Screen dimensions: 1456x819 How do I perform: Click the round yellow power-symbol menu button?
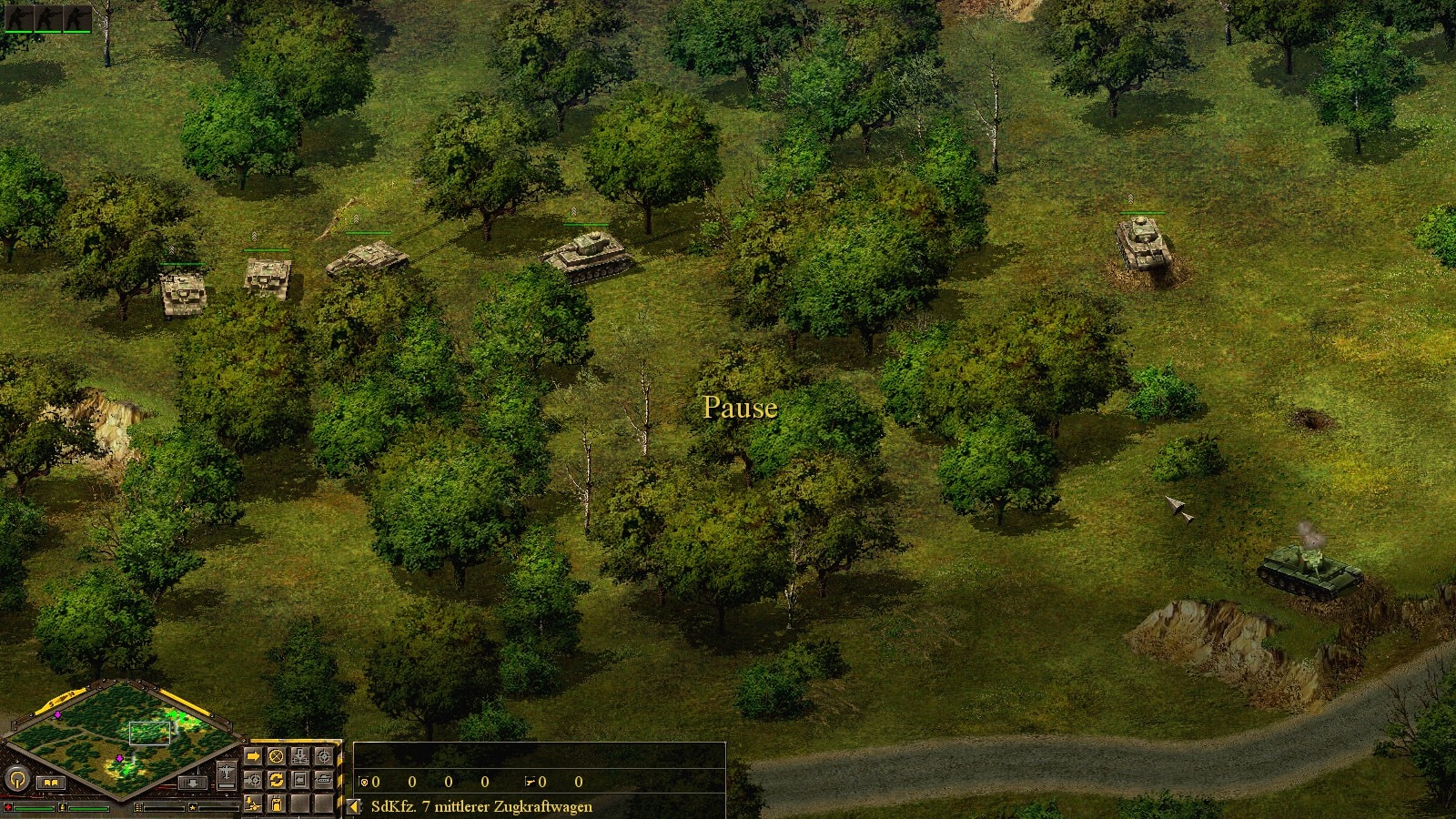point(16,780)
